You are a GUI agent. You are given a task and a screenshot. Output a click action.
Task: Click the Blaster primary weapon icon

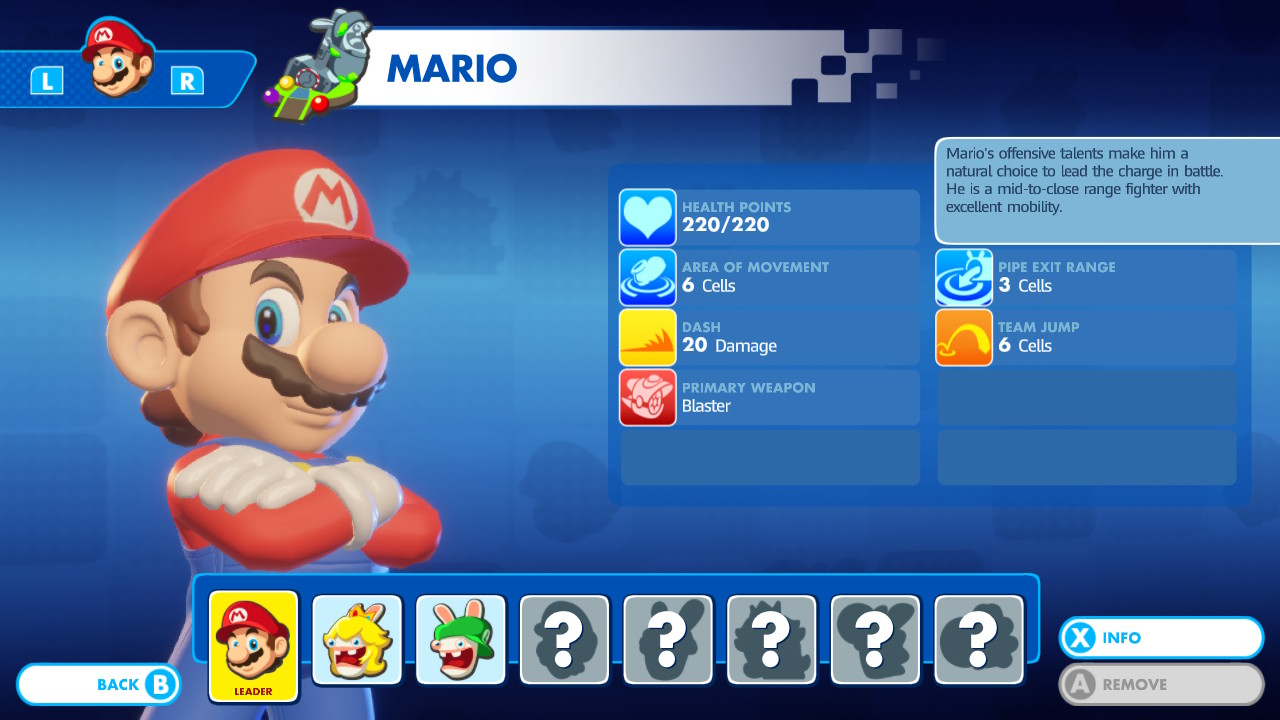tap(647, 397)
